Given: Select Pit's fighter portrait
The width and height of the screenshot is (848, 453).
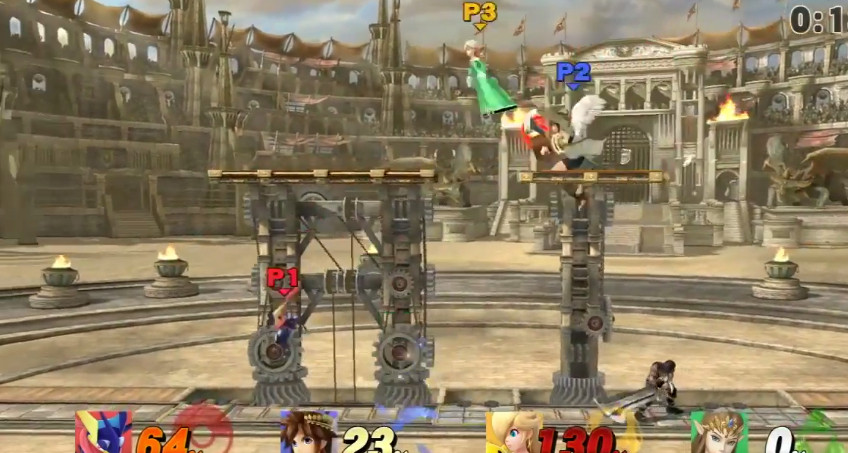Looking at the screenshot, I should [308, 433].
